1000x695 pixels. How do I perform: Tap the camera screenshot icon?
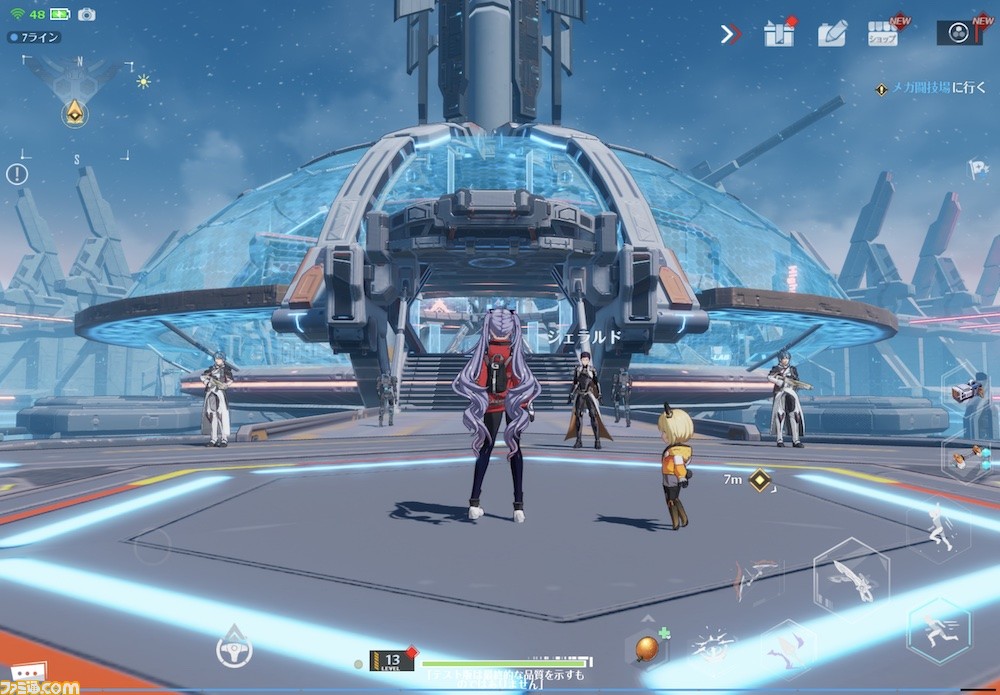[86, 14]
